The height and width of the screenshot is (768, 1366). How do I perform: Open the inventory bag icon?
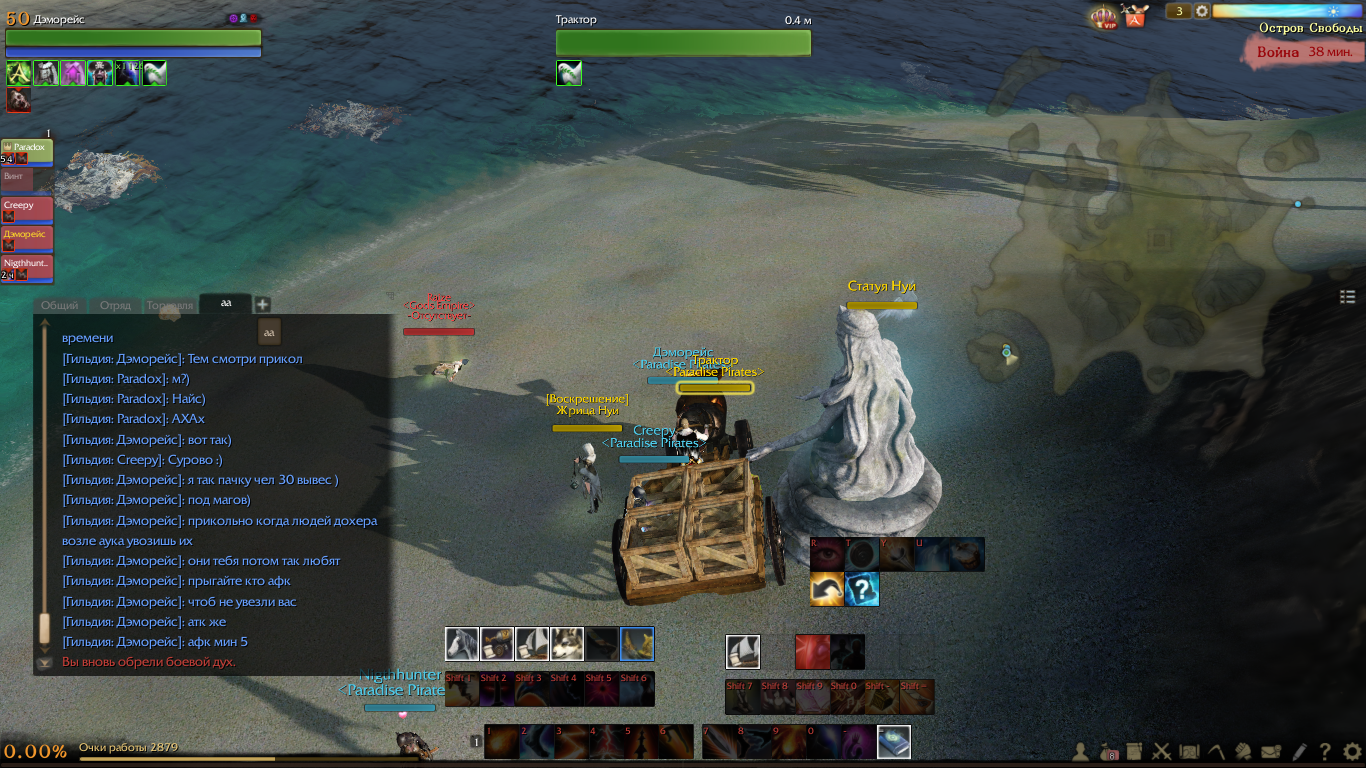tap(1108, 751)
